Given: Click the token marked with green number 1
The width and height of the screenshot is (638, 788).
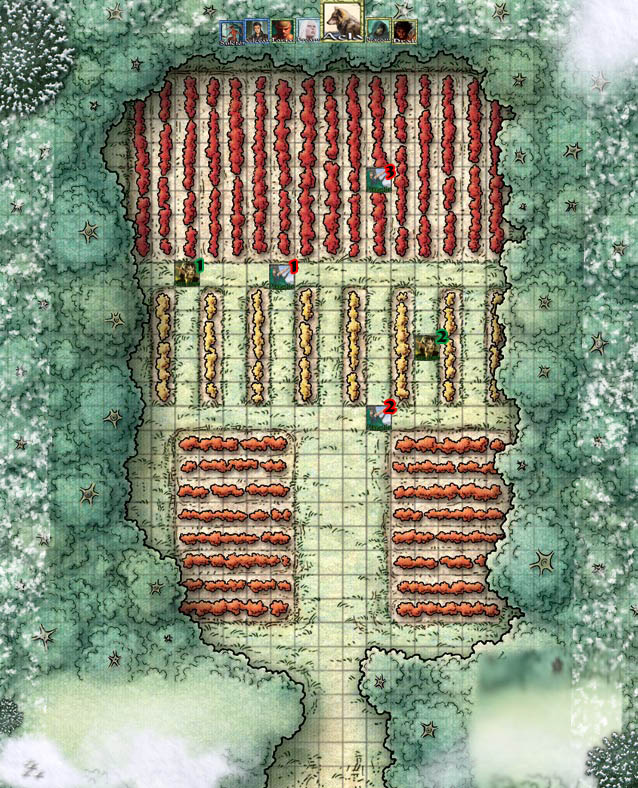Looking at the screenshot, I should click(x=186, y=273).
